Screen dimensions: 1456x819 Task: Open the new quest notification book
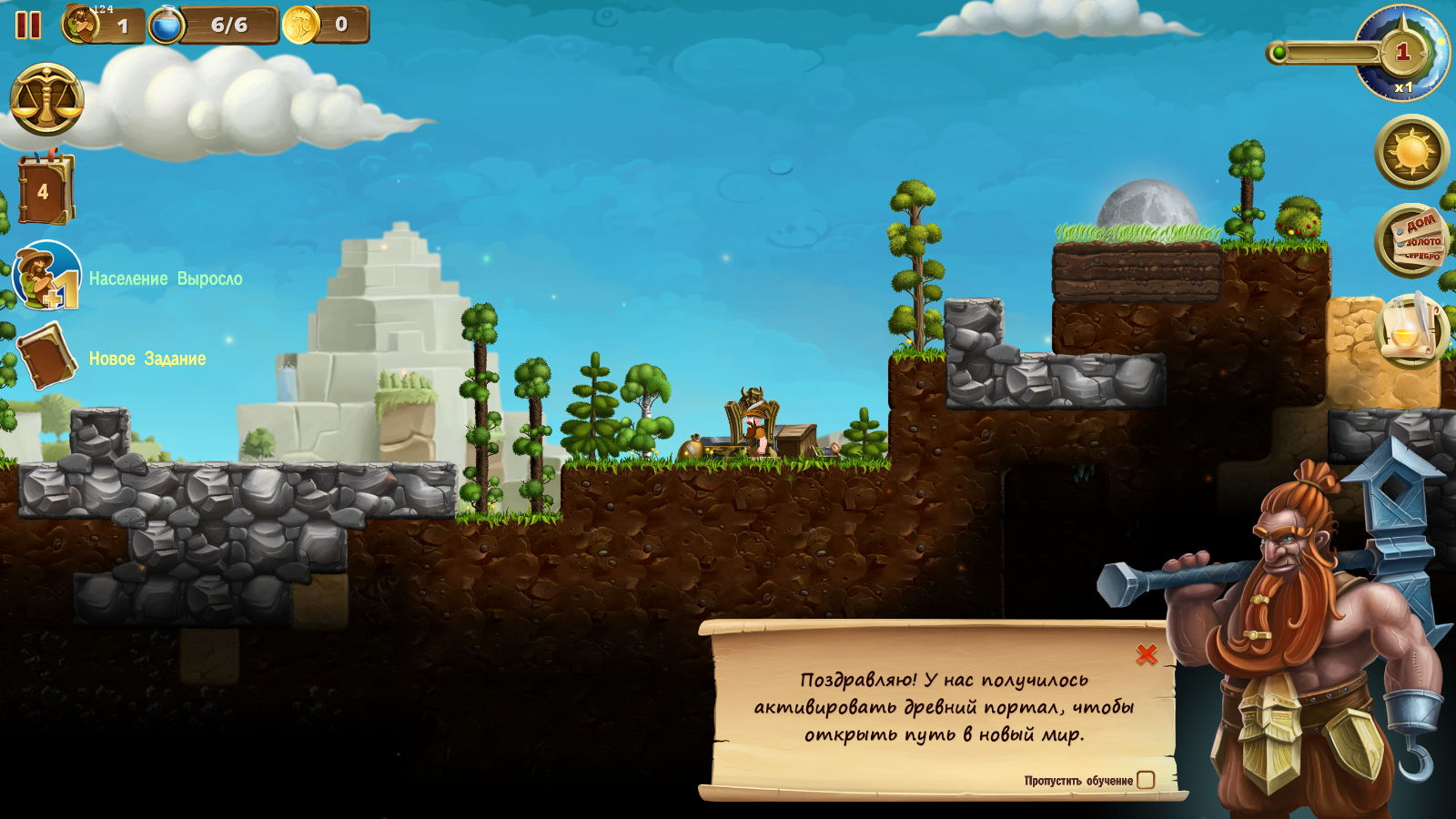pos(45,356)
